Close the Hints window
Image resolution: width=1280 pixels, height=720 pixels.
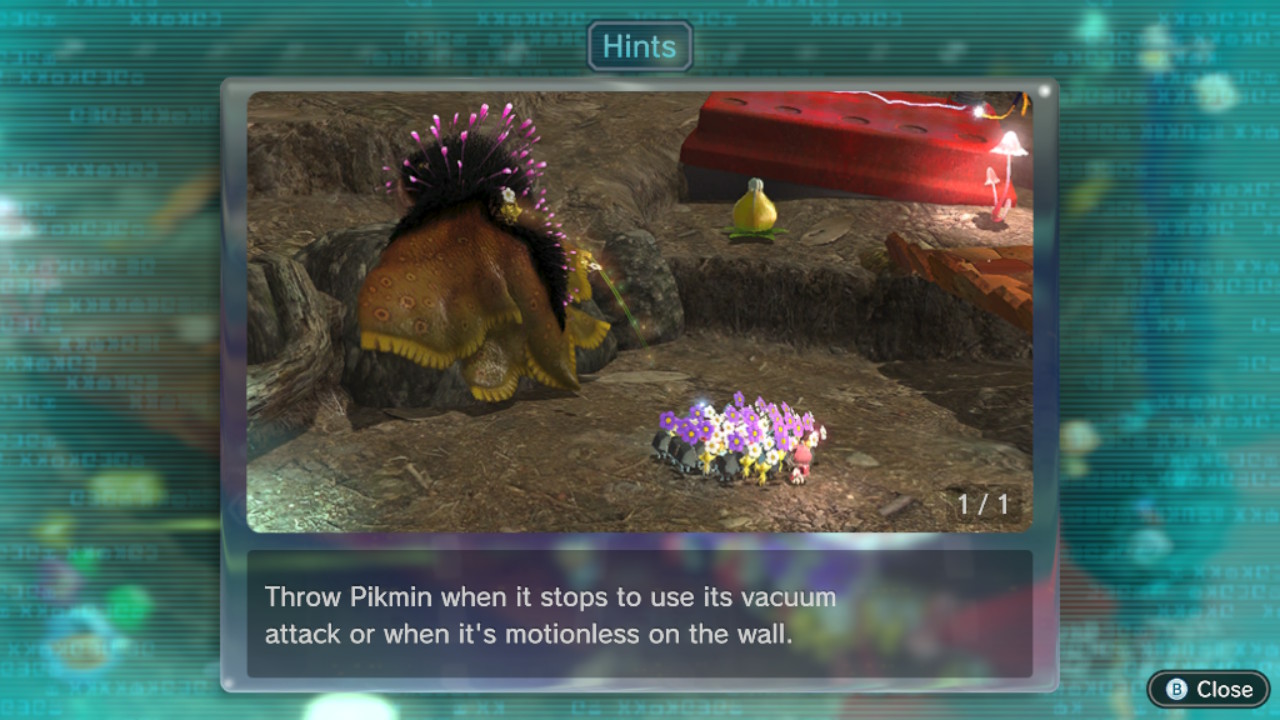[x=1208, y=689]
